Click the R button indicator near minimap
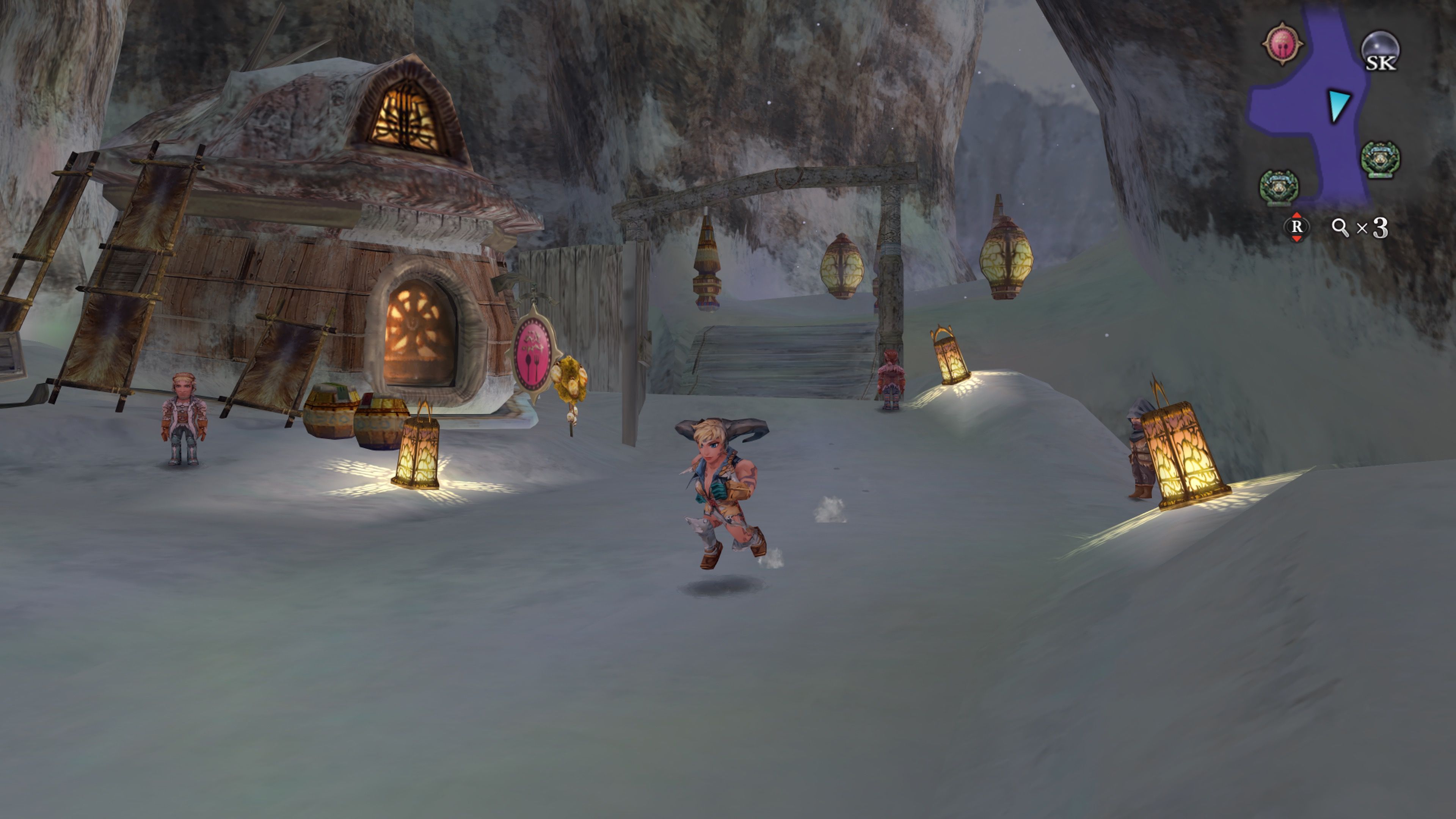The image size is (1456, 819). 1297,227
